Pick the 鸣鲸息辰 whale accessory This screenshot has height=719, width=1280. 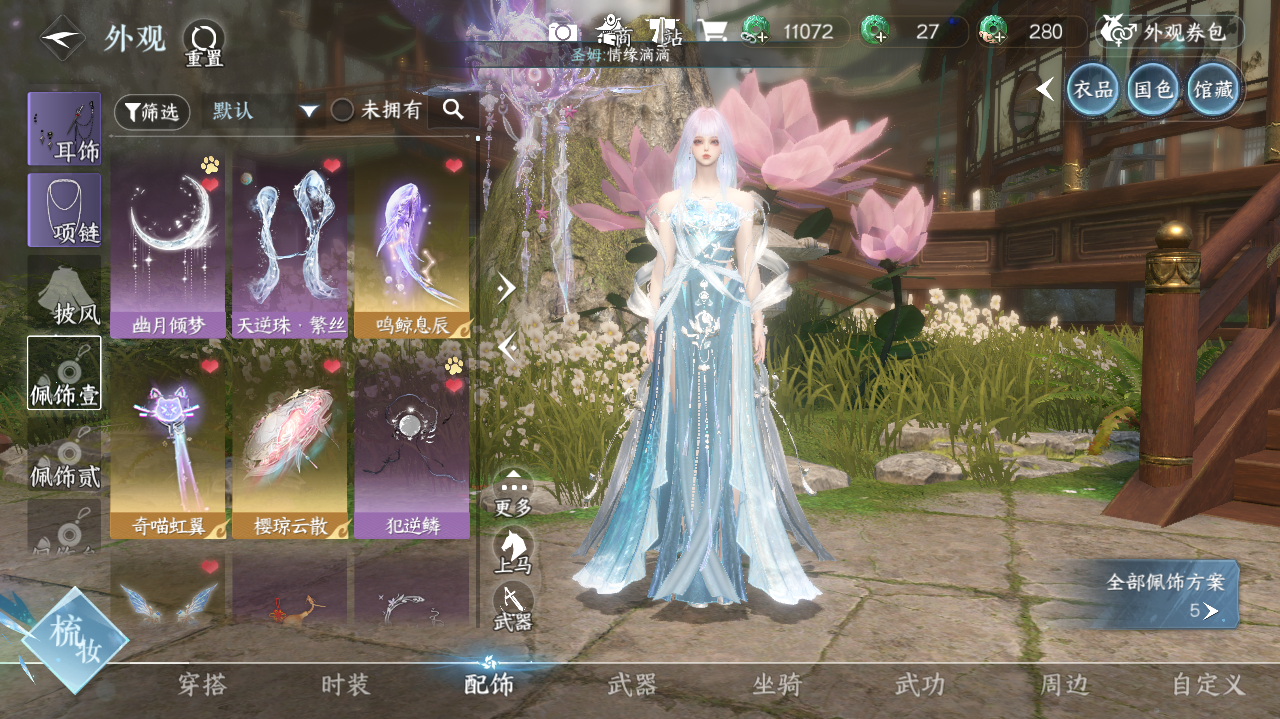412,245
